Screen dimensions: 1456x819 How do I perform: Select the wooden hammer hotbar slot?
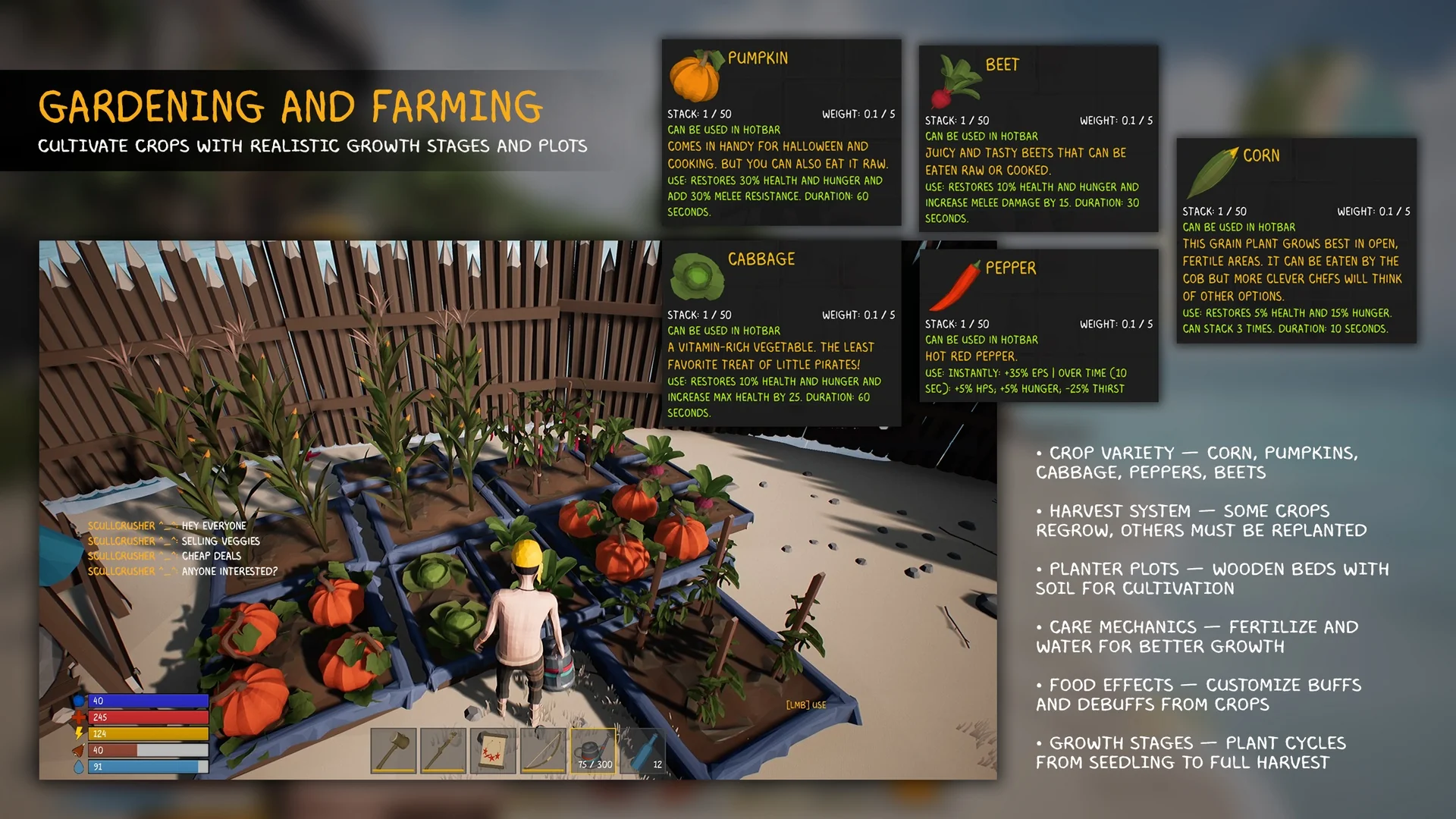393,750
